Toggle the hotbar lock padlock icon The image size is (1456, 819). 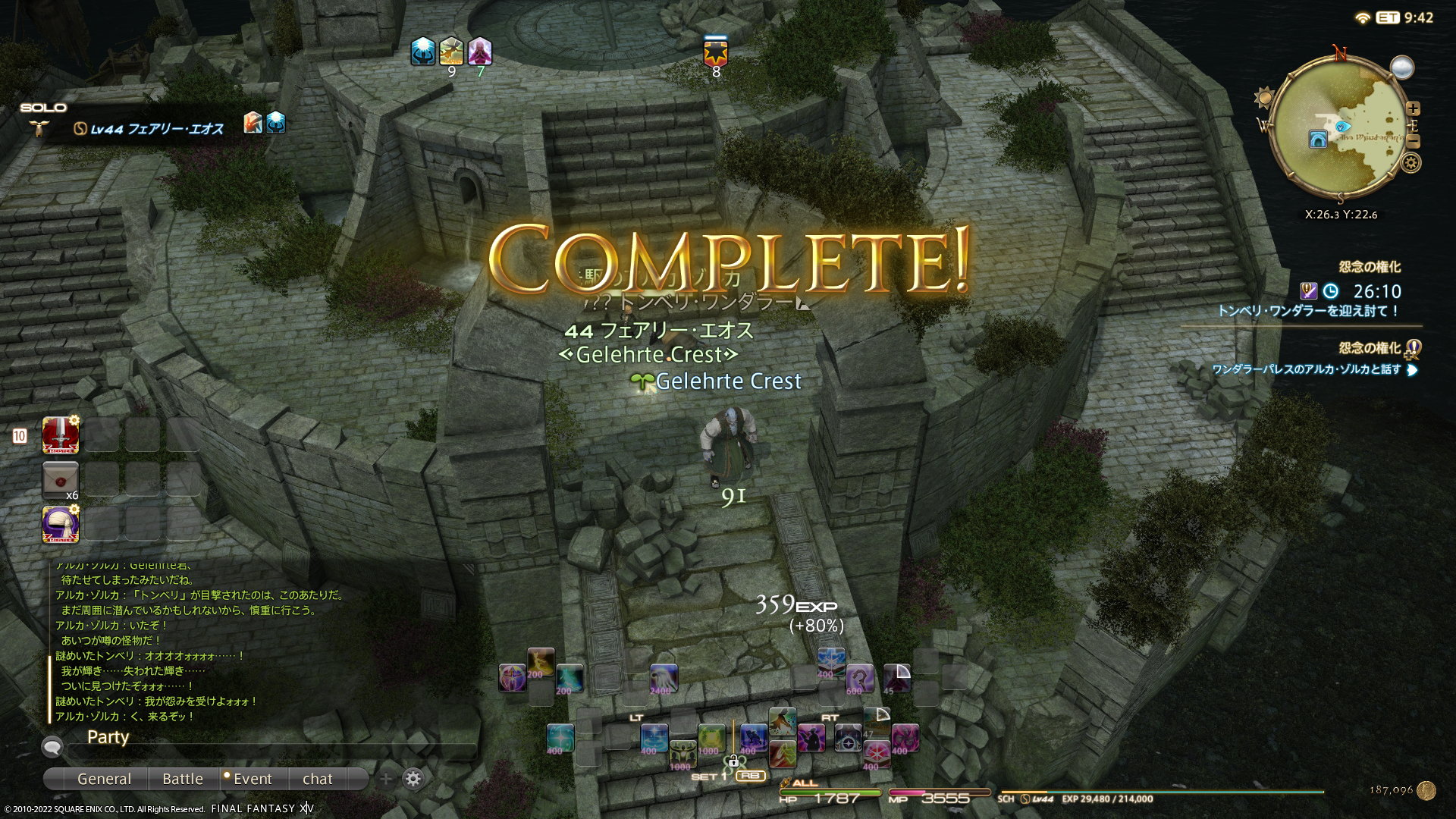click(x=732, y=761)
